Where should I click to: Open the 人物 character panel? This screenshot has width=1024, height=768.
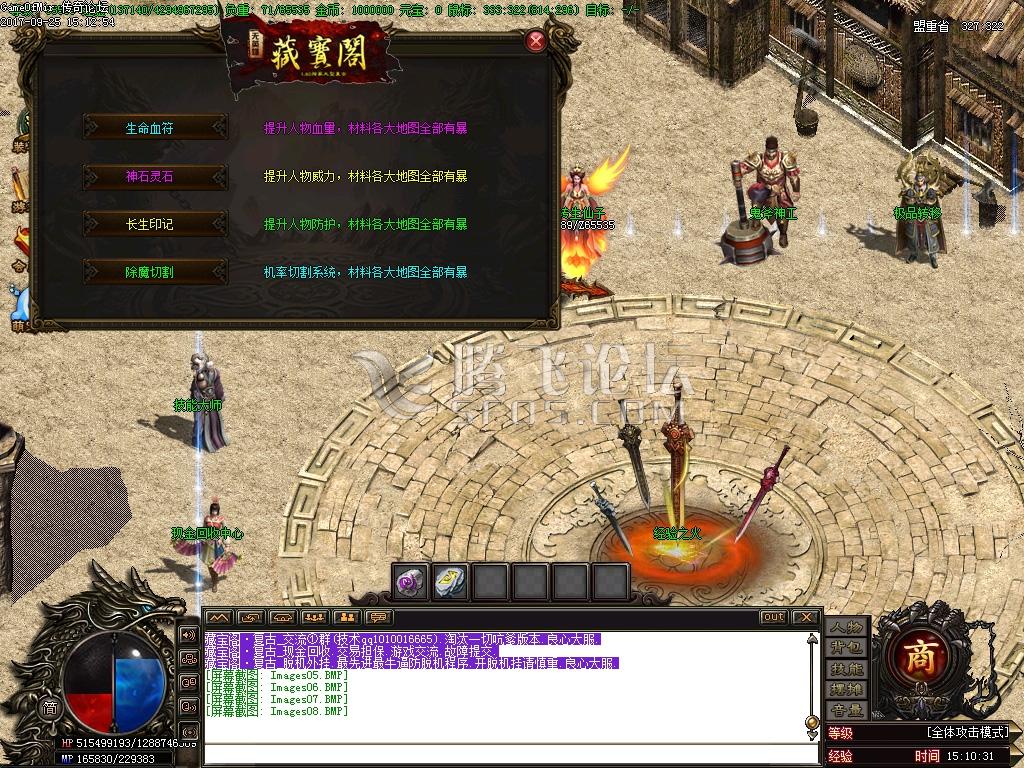[x=846, y=627]
